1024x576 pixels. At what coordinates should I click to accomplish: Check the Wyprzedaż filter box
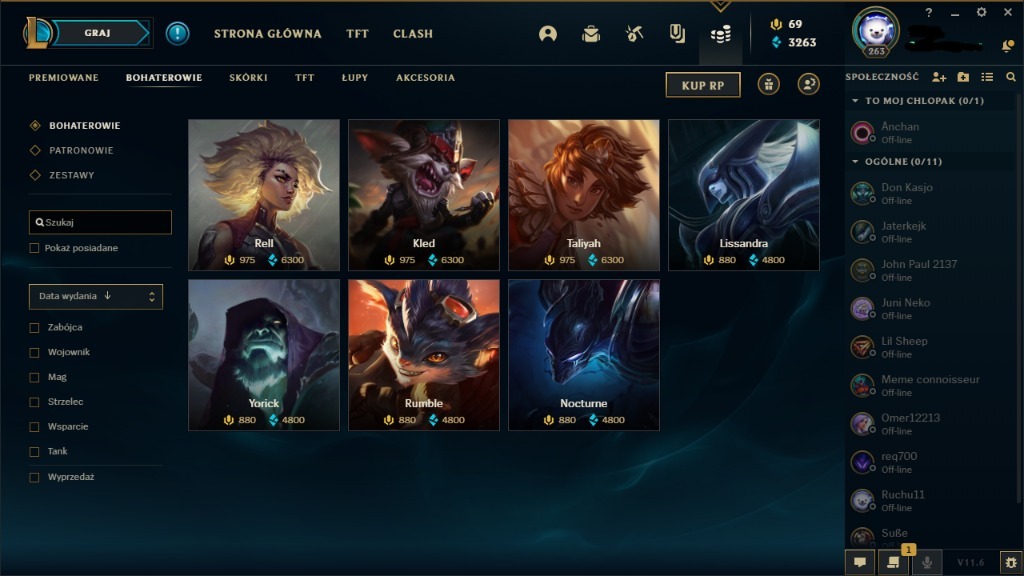click(35, 477)
